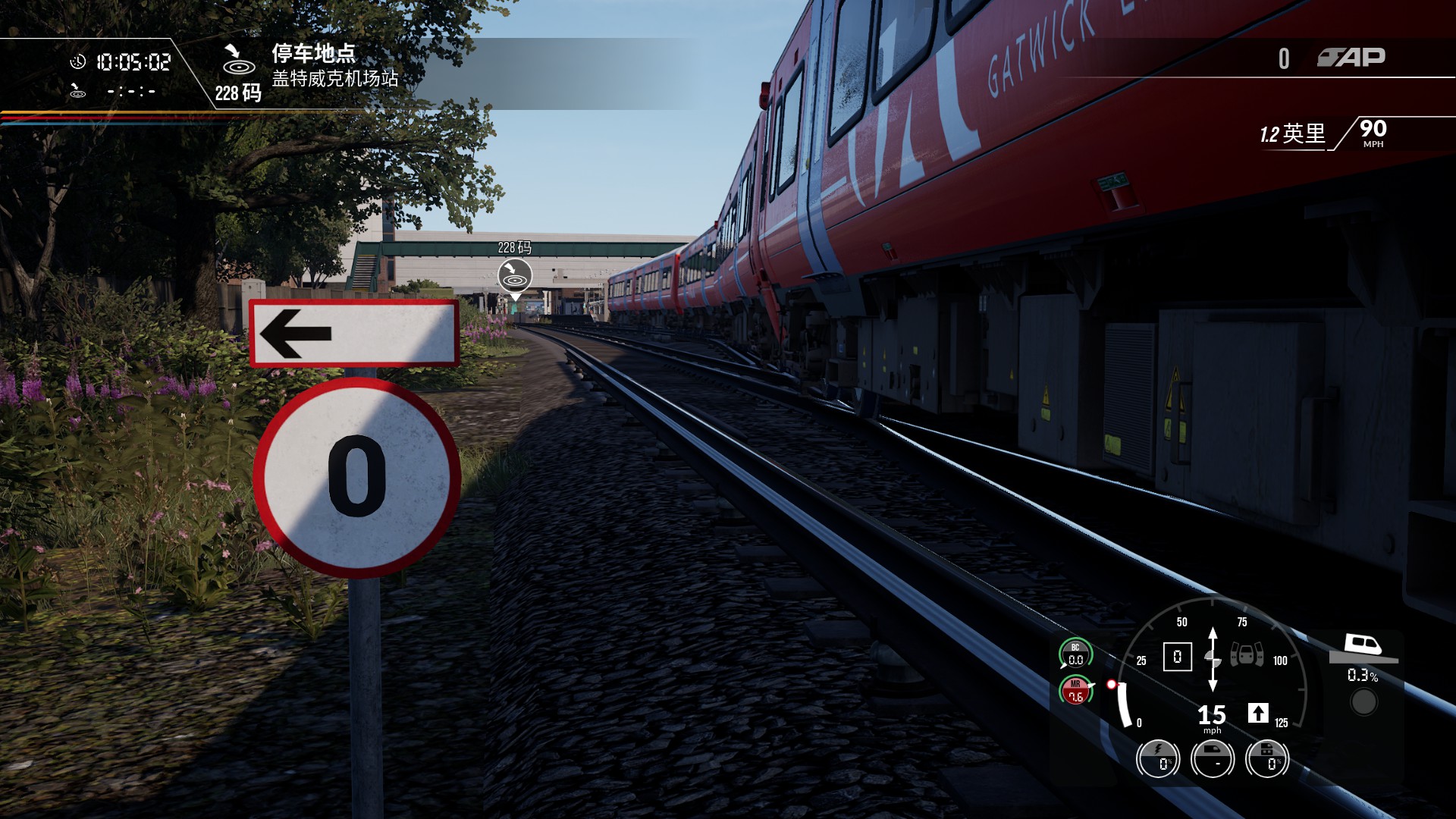Select the 停车地点 objective tracker
The height and width of the screenshot is (819, 1456).
[x=312, y=54]
